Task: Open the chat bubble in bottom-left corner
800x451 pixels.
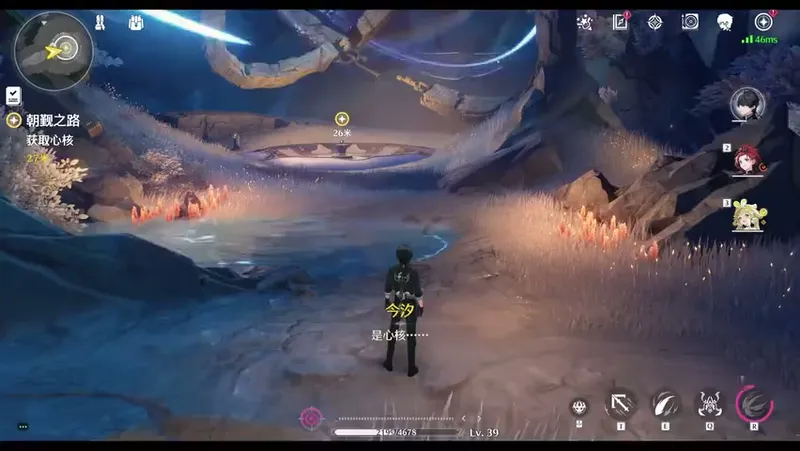Action: click(x=23, y=427)
